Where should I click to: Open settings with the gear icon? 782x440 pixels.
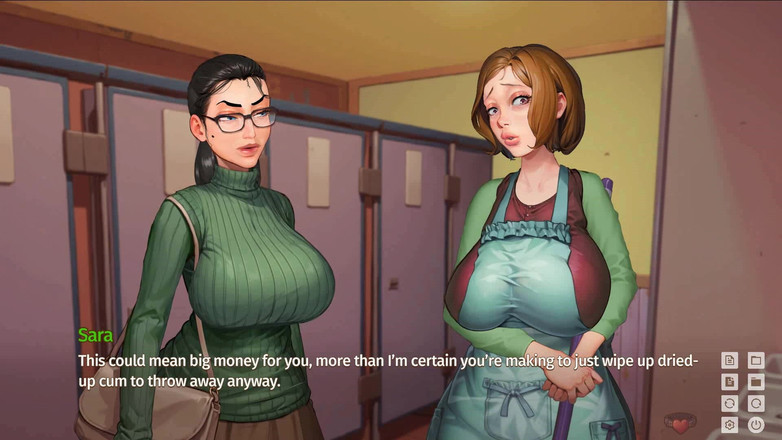(x=730, y=425)
